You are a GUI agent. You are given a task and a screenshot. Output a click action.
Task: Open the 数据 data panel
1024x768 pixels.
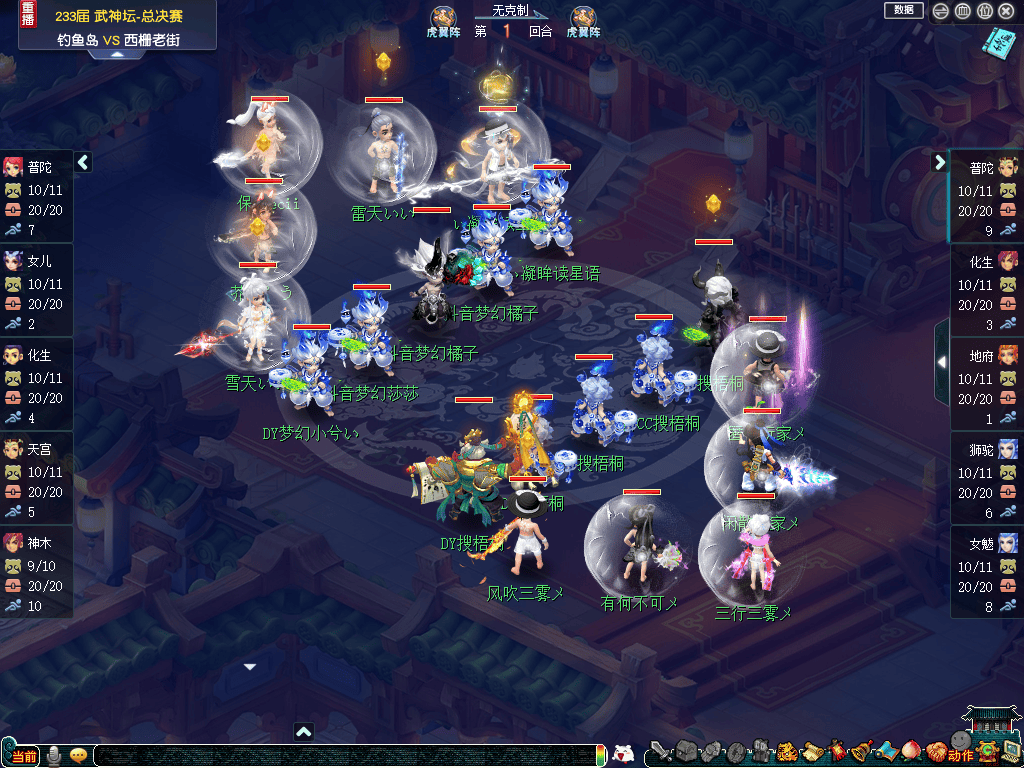pyautogui.click(x=903, y=10)
